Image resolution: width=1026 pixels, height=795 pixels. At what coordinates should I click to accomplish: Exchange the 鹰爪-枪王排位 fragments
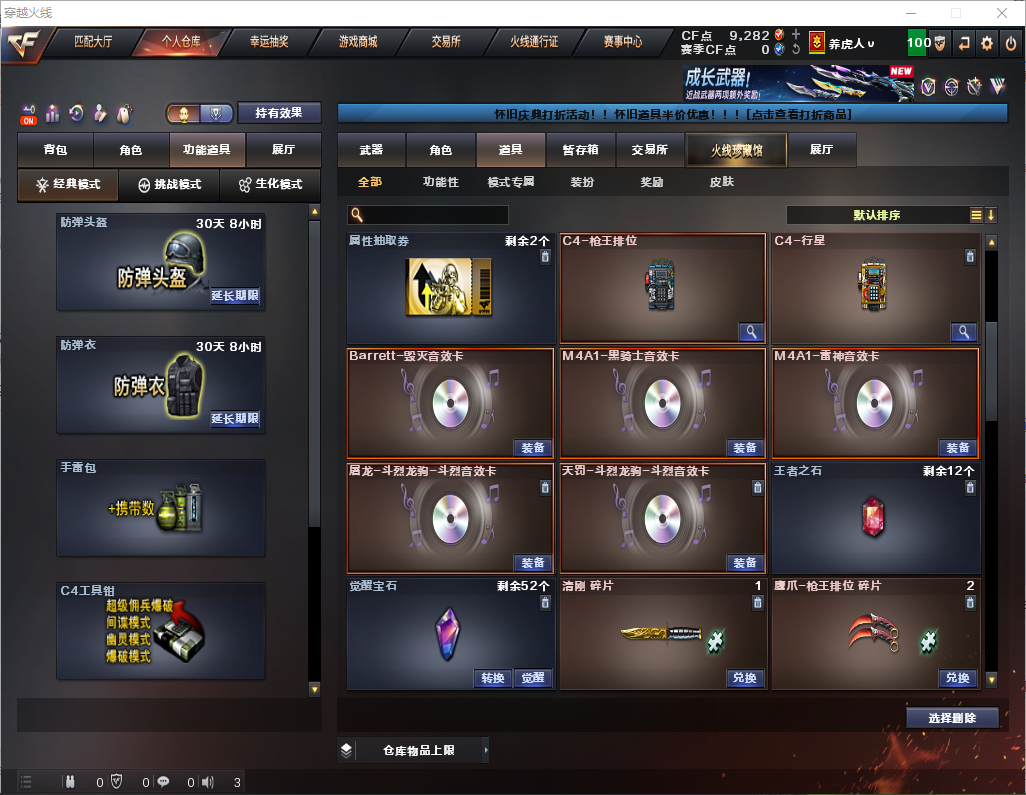coord(957,678)
